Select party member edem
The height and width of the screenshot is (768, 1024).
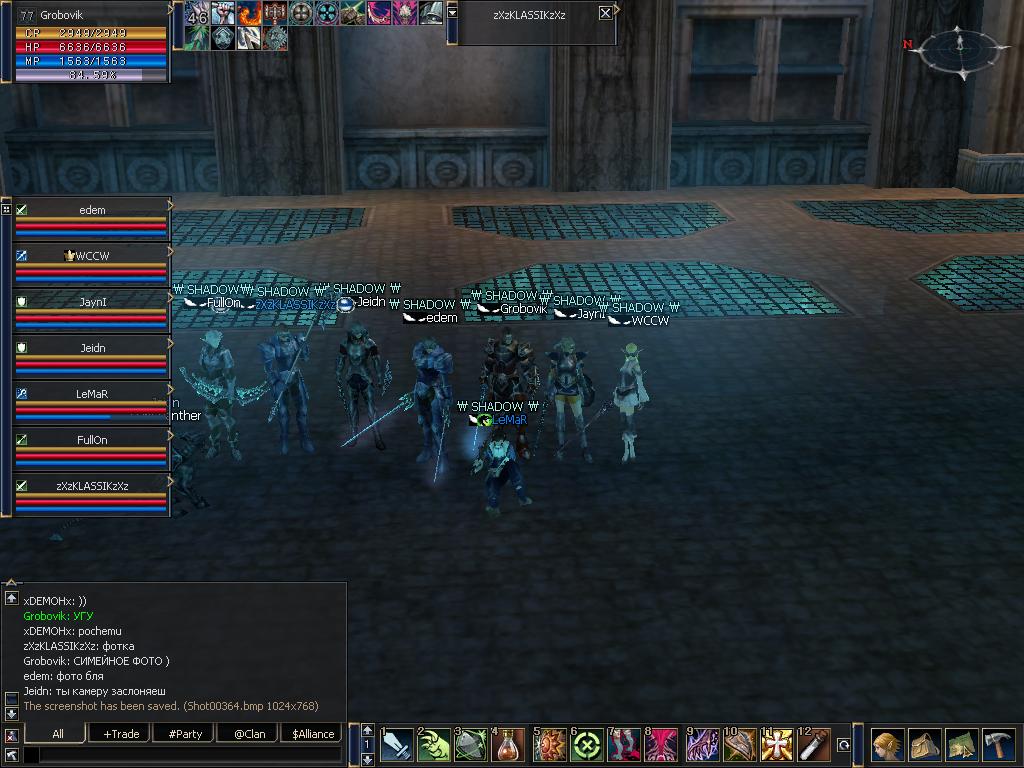[92, 210]
